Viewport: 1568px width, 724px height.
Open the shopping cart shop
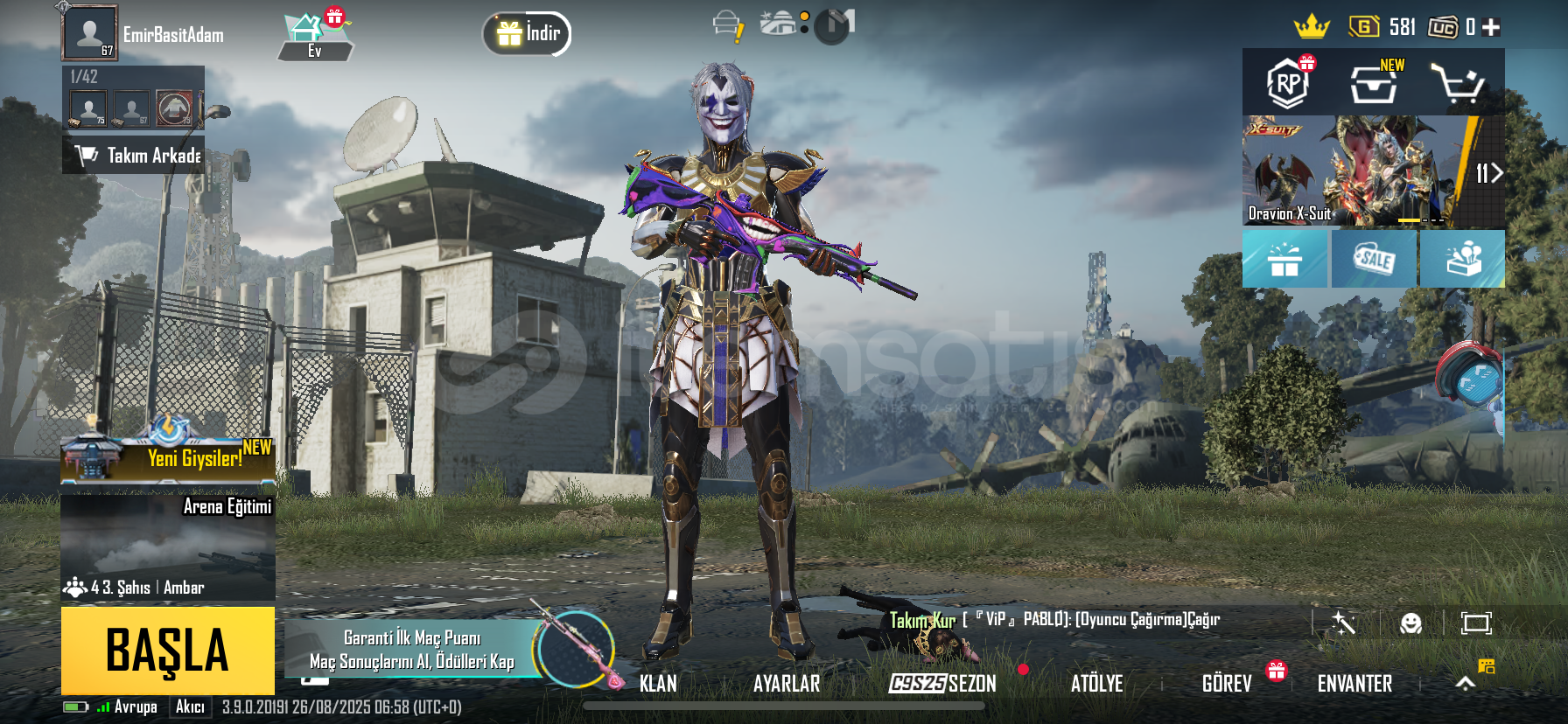pos(1456,84)
